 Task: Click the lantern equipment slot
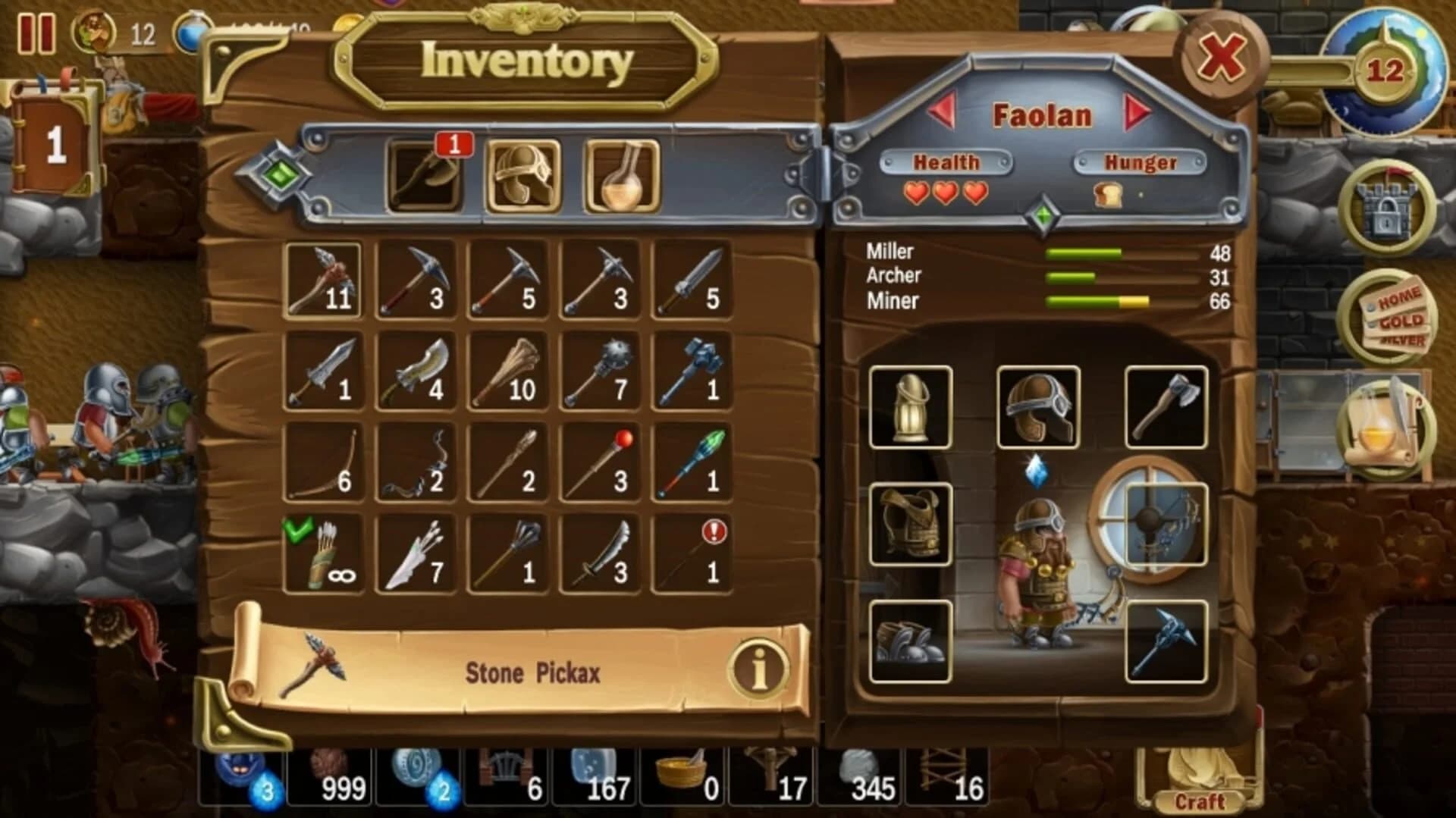click(x=910, y=405)
